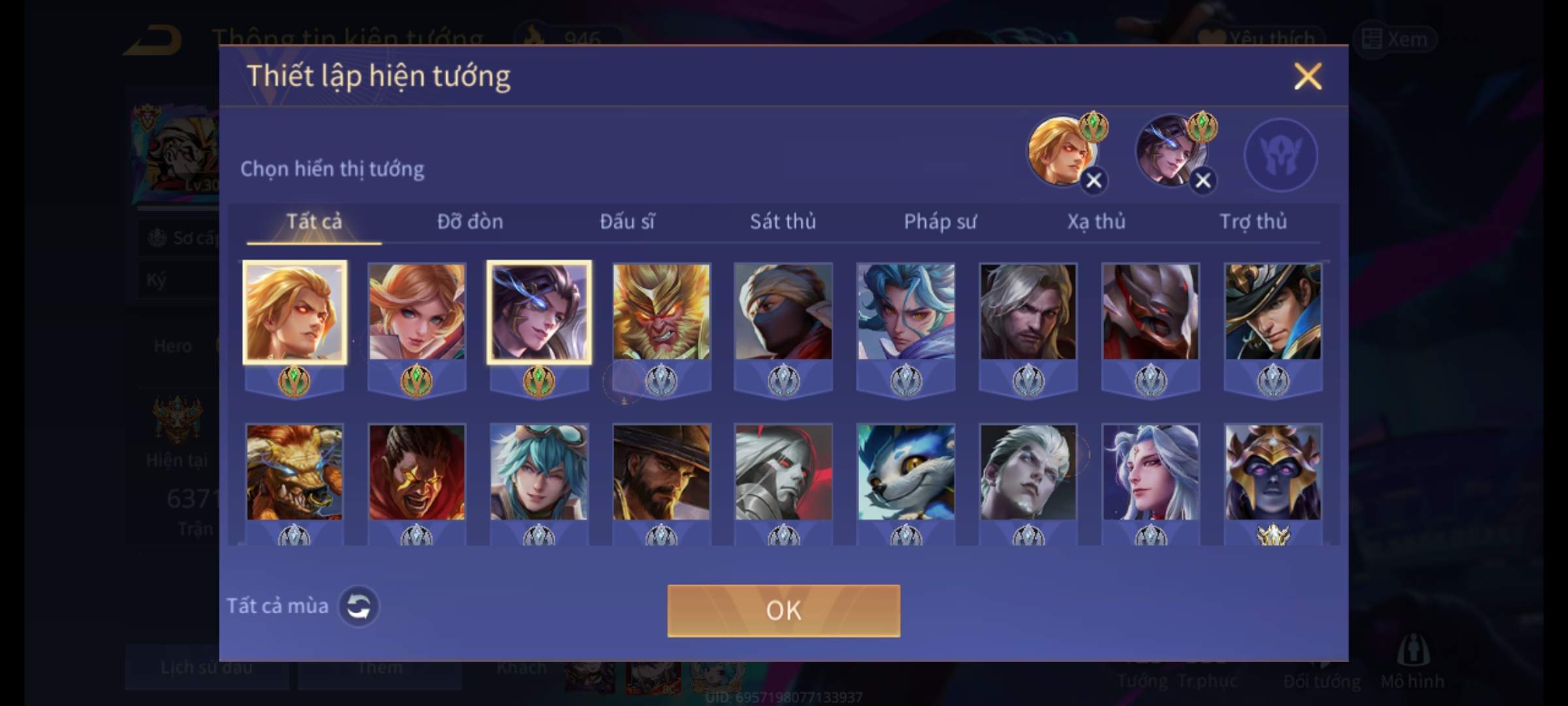Select the Pháp sư tab
Screen dimensions: 1568x706
click(940, 222)
